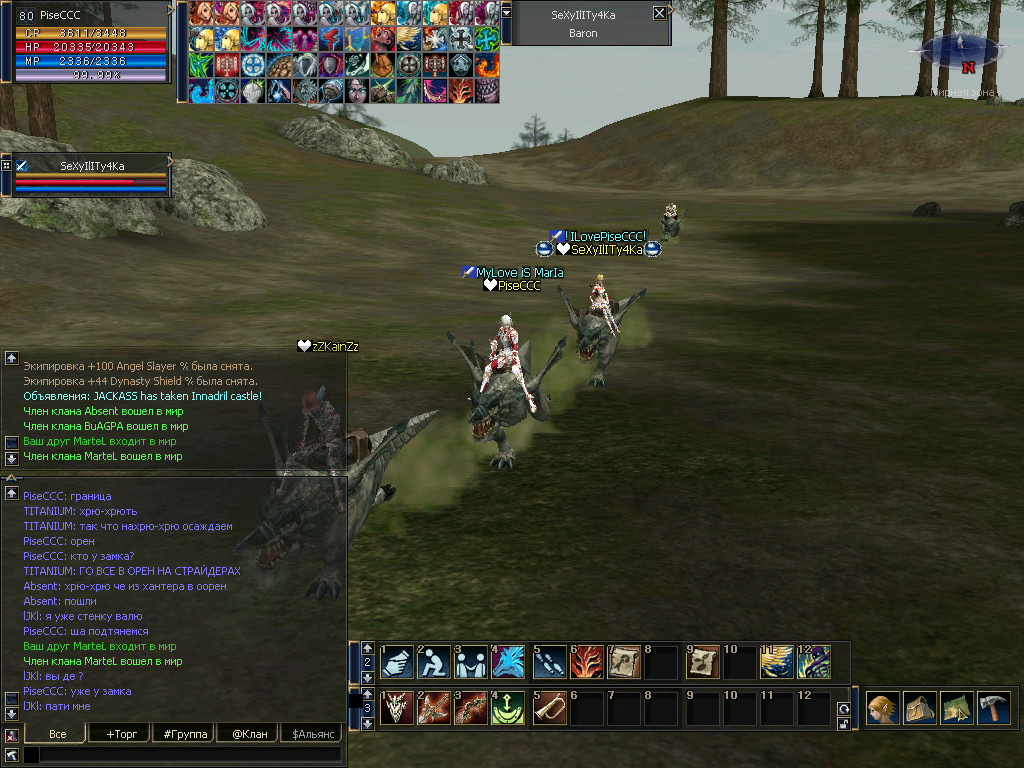Open the character status elf-head icon
This screenshot has width=1024, height=768.
click(883, 707)
